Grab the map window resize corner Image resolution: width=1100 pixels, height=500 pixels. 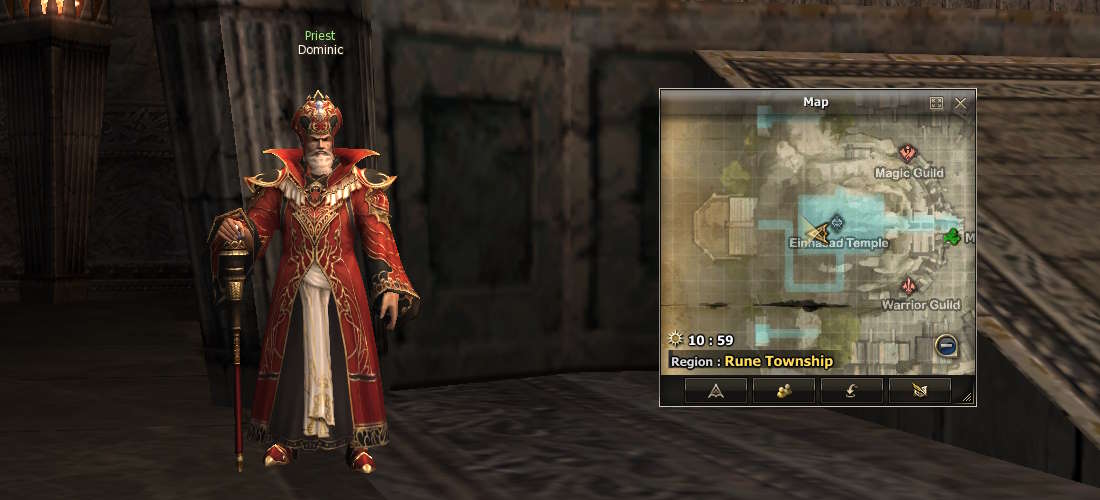[967, 398]
